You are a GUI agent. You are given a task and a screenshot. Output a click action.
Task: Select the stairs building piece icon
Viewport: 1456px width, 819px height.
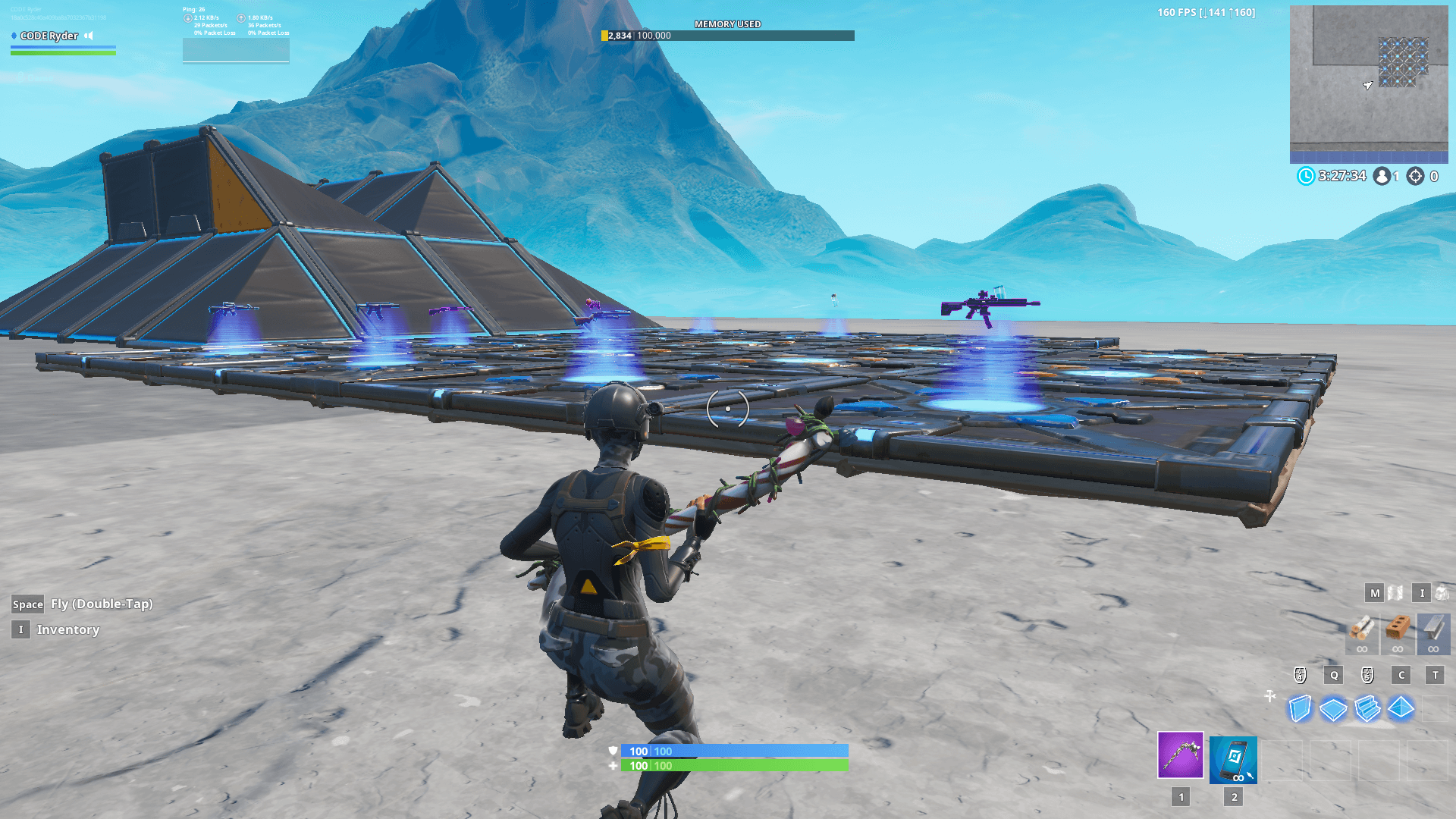[x=1367, y=709]
